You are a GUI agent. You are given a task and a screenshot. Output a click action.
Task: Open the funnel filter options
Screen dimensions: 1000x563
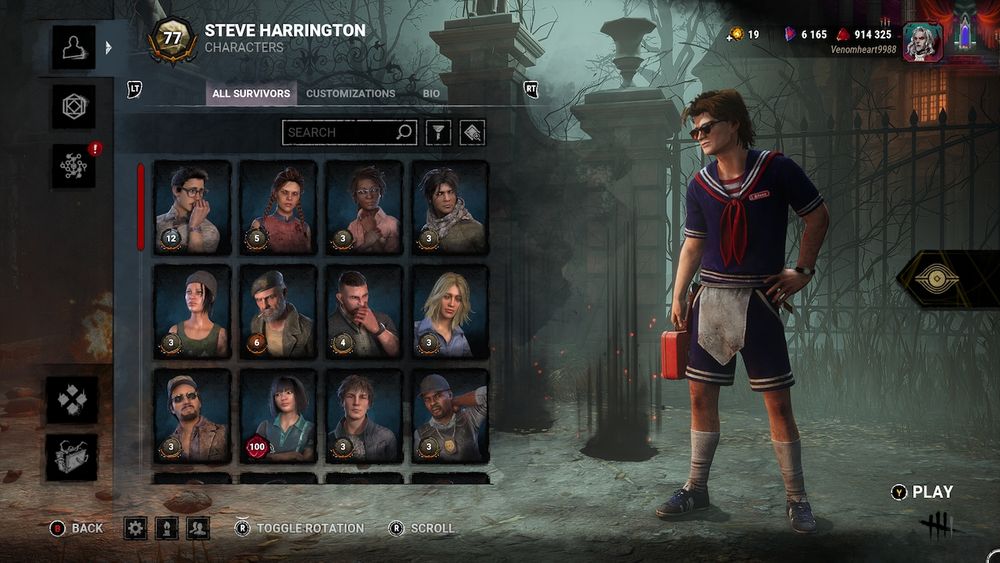(438, 132)
